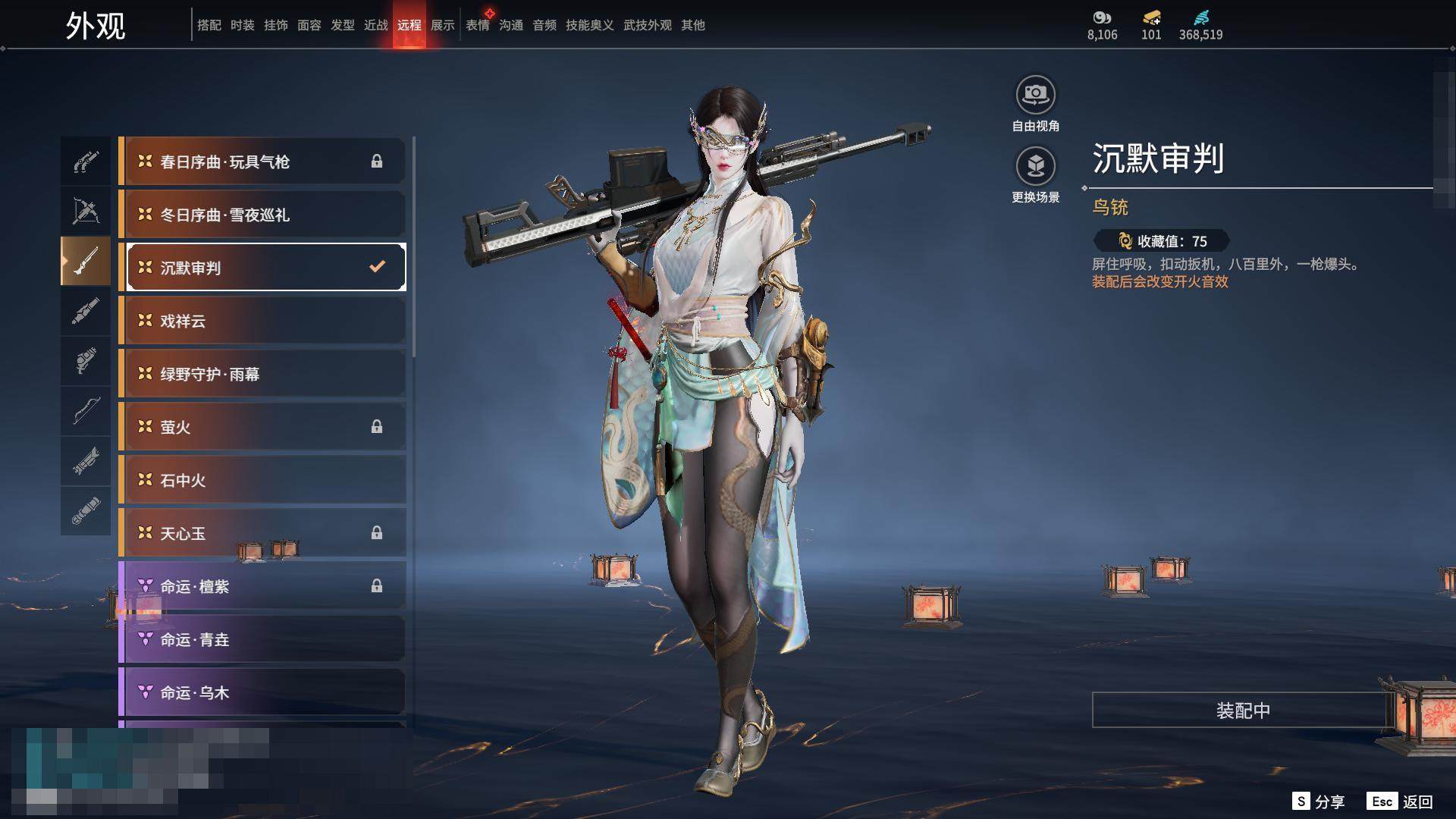
Task: Select the 石中火 skin entry
Action: coord(262,480)
